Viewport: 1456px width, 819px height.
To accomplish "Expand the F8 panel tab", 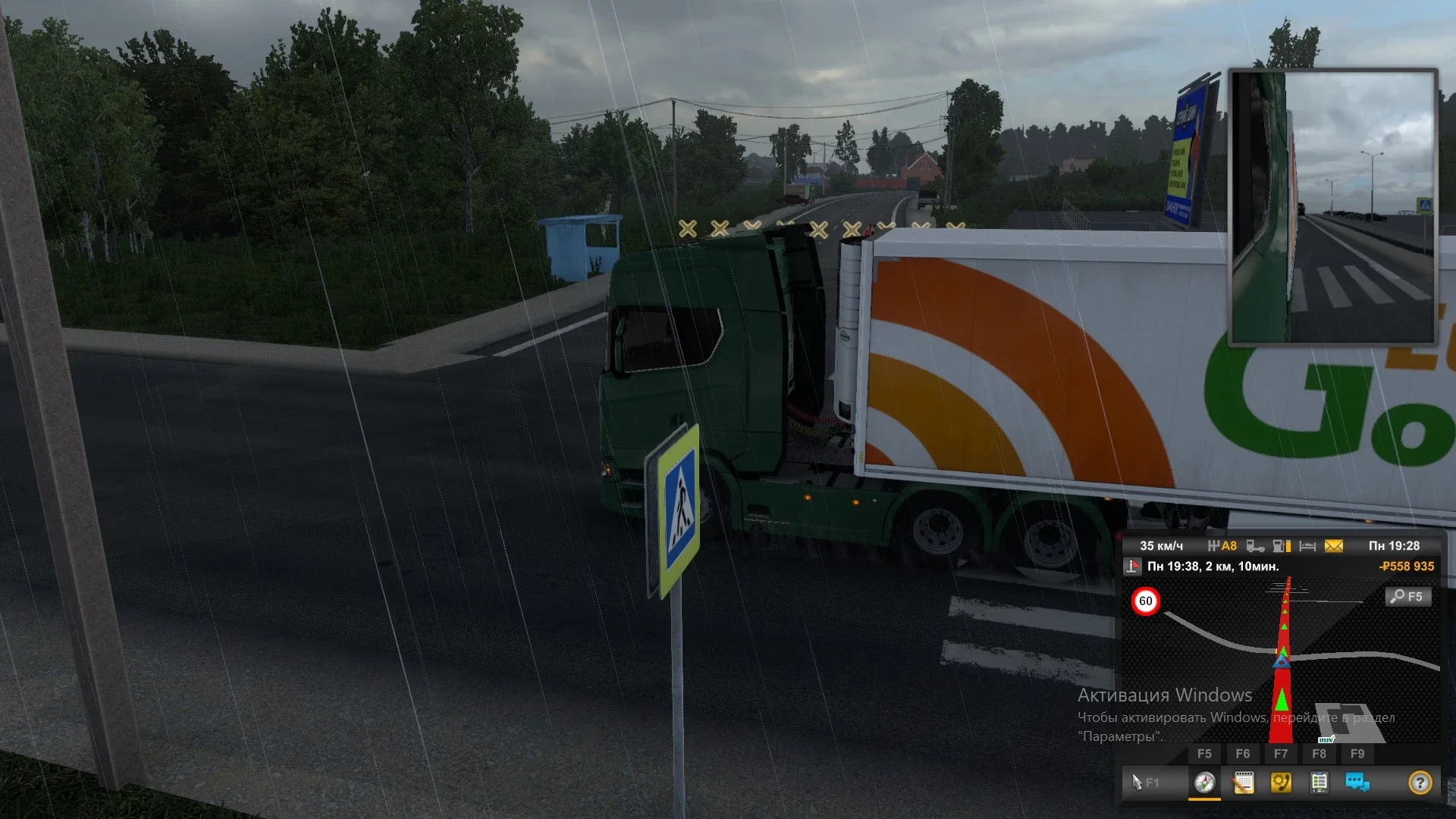I will coord(1319,753).
